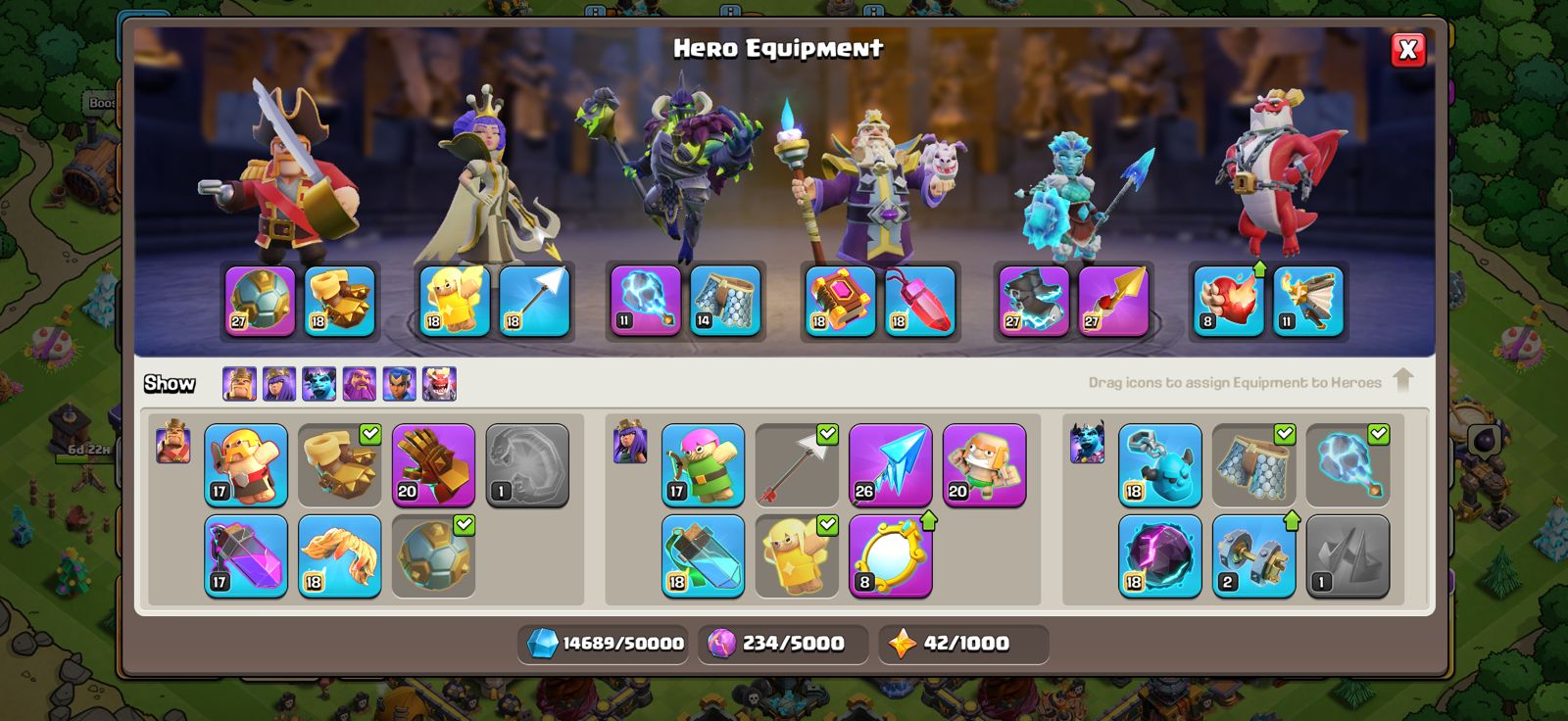Click the Vampstache equipment icon
Viewport: 1568px width, 721px height.
[x=341, y=553]
